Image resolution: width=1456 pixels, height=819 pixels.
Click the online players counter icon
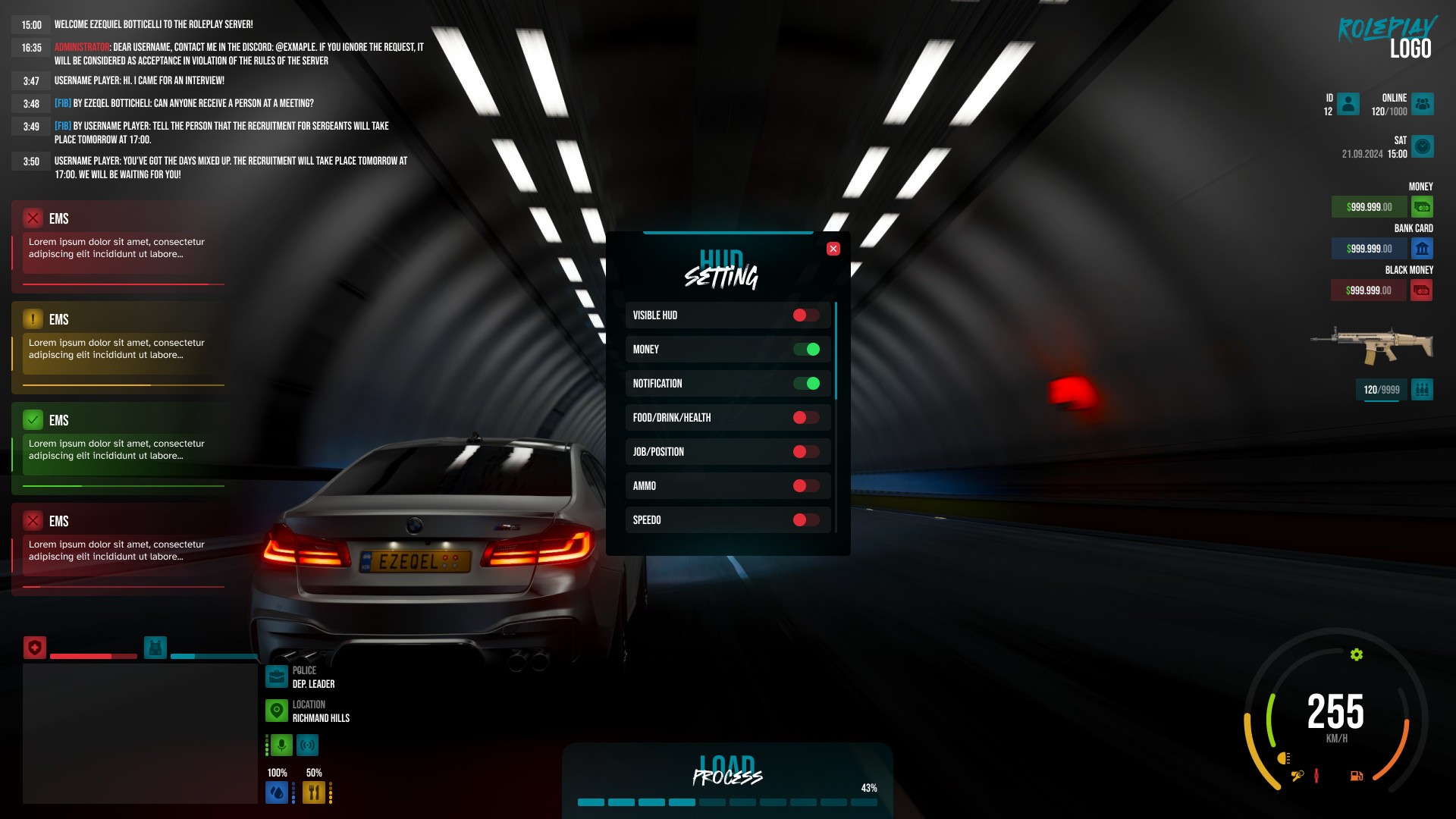1422,104
